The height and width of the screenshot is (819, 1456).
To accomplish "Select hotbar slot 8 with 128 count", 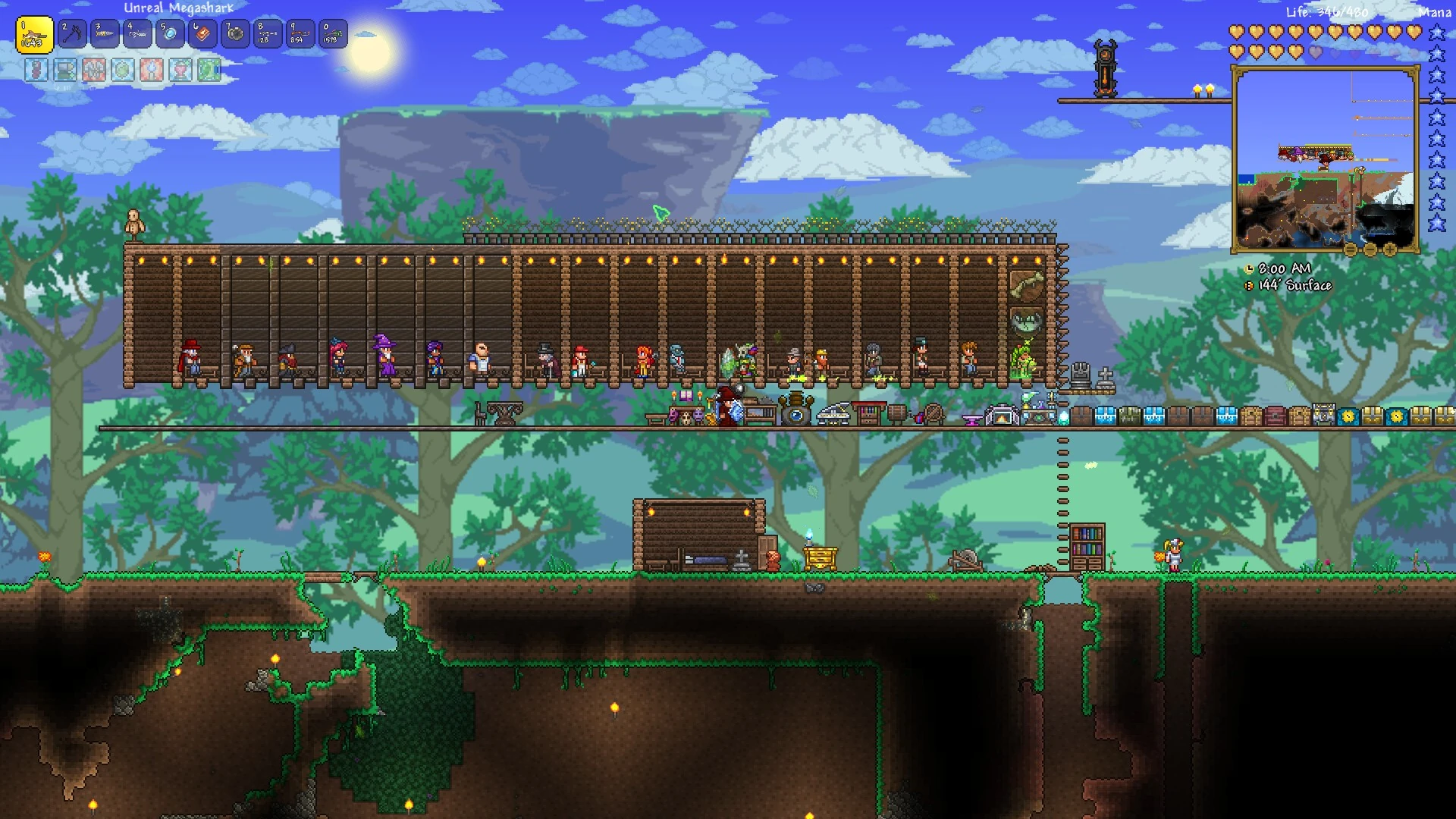I will pos(268,34).
